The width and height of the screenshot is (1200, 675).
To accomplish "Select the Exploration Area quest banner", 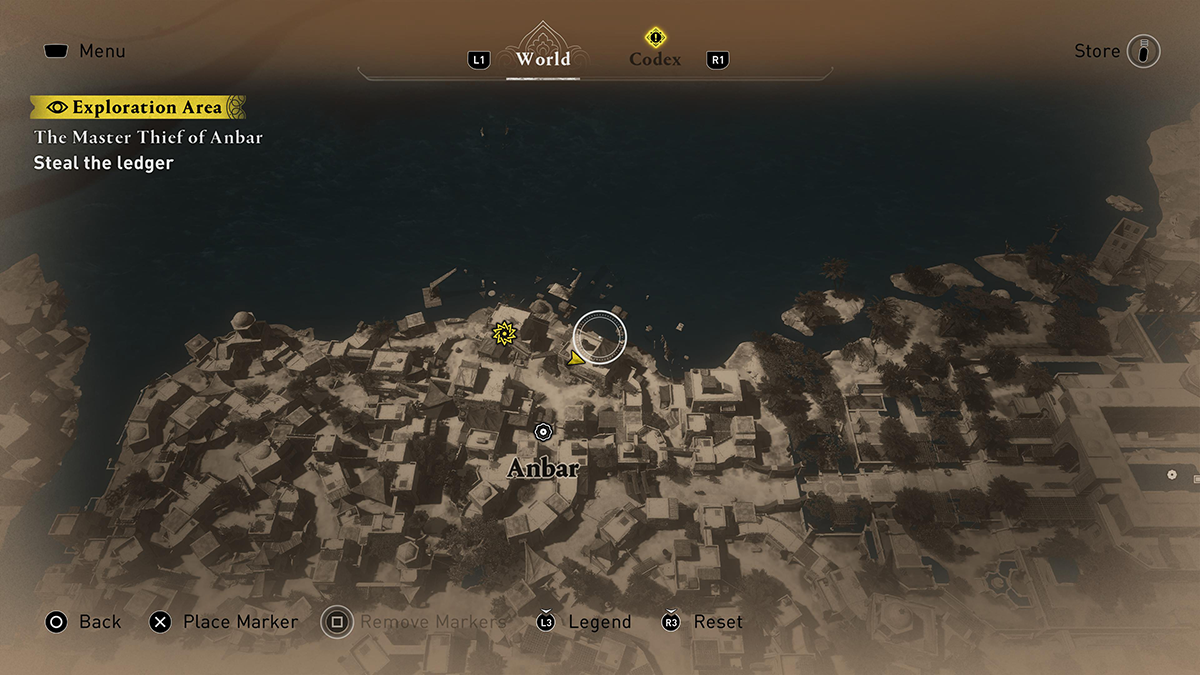I will 138,107.
